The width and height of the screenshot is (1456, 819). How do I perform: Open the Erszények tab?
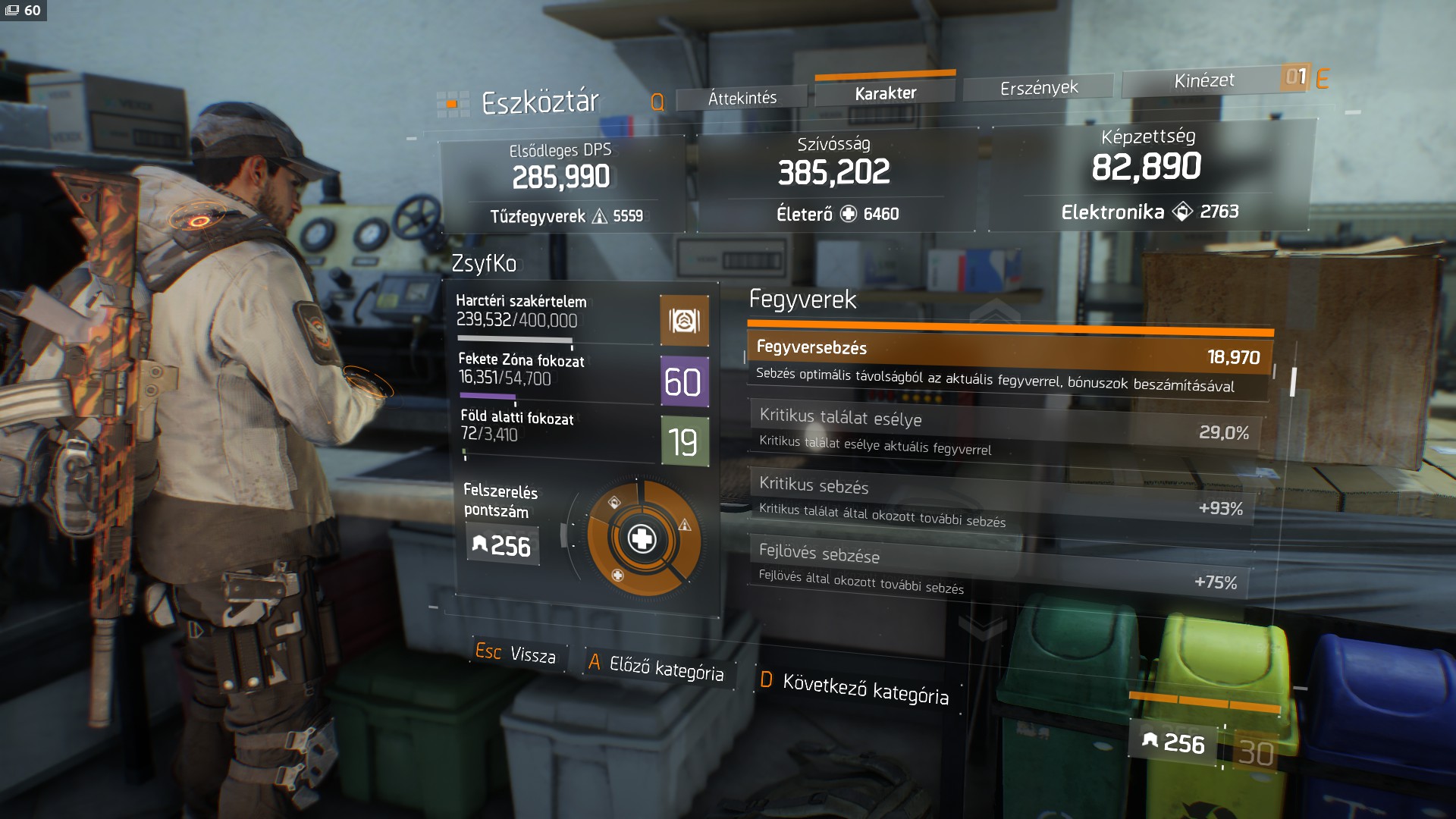[1038, 88]
